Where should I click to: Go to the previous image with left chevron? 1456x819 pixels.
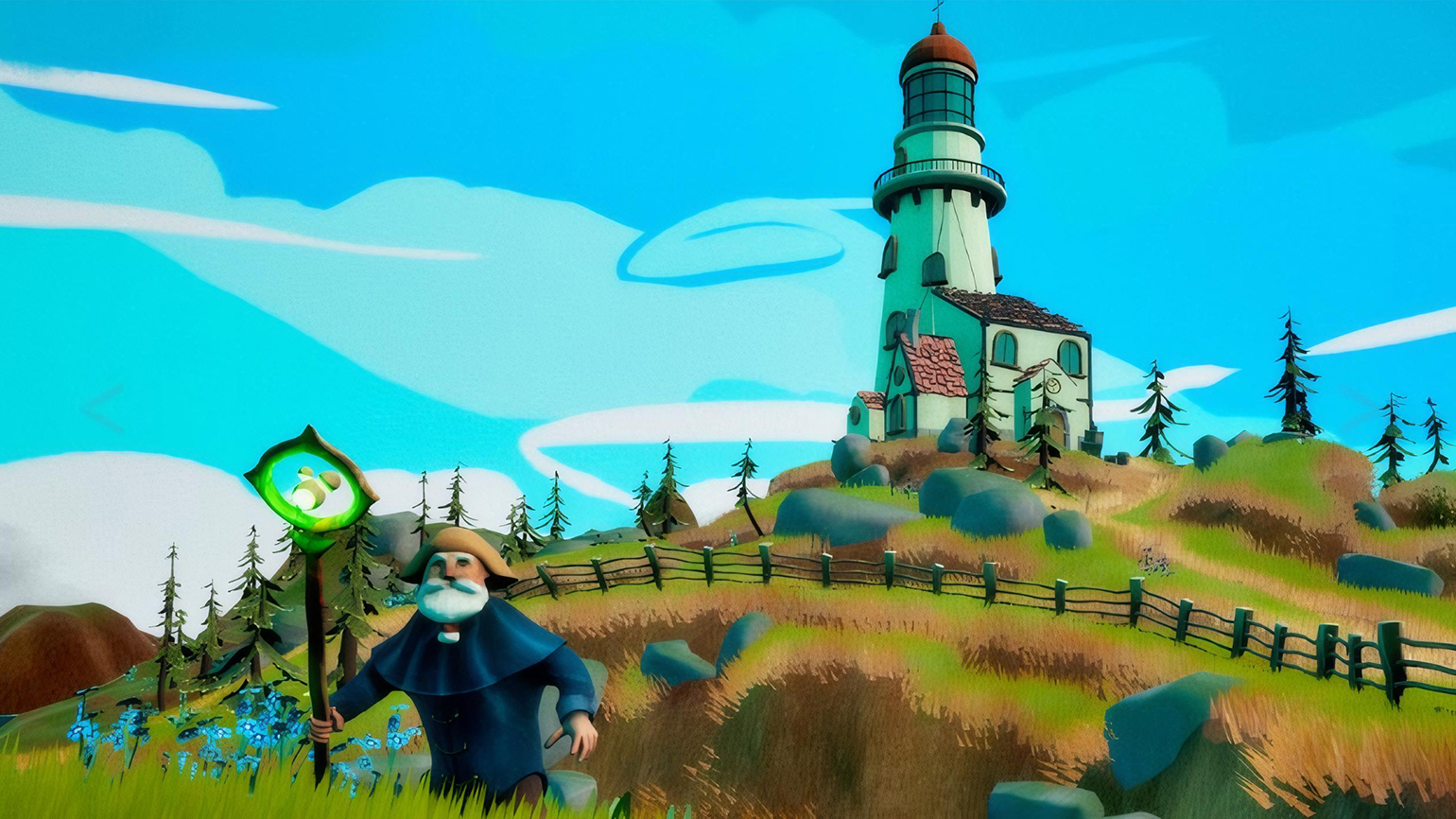[102, 409]
